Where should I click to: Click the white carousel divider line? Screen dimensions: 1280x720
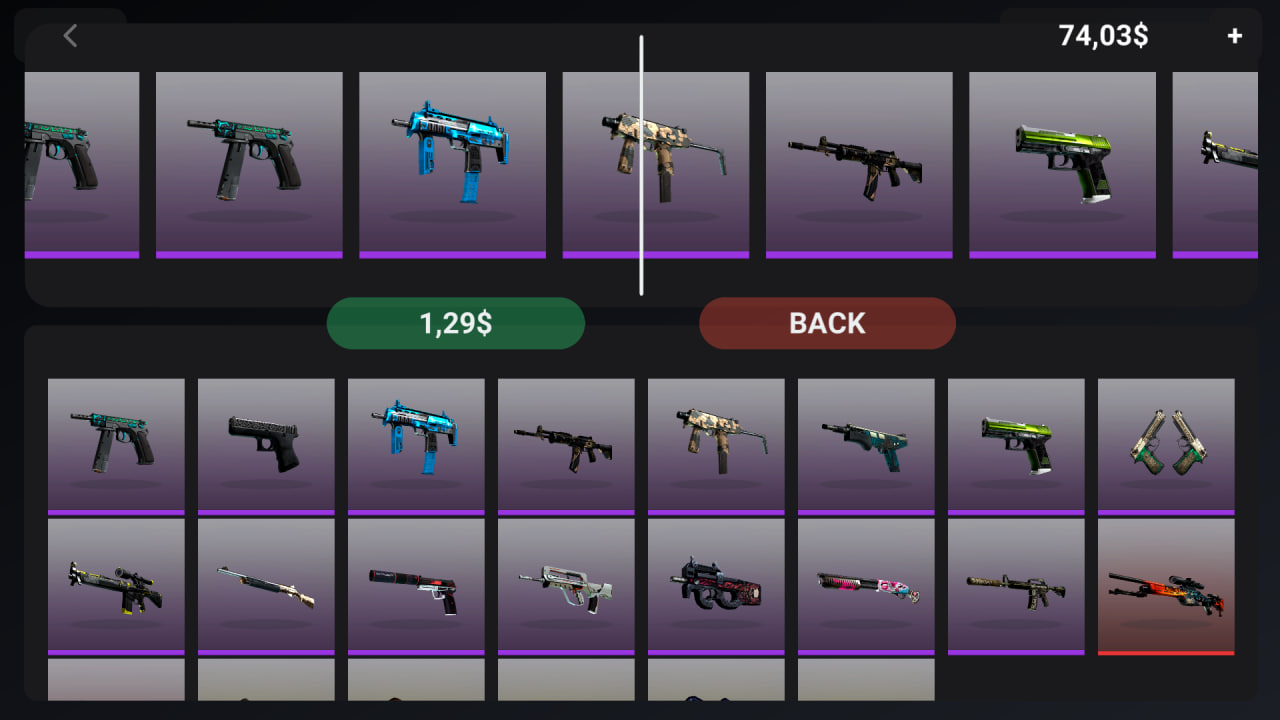click(641, 165)
